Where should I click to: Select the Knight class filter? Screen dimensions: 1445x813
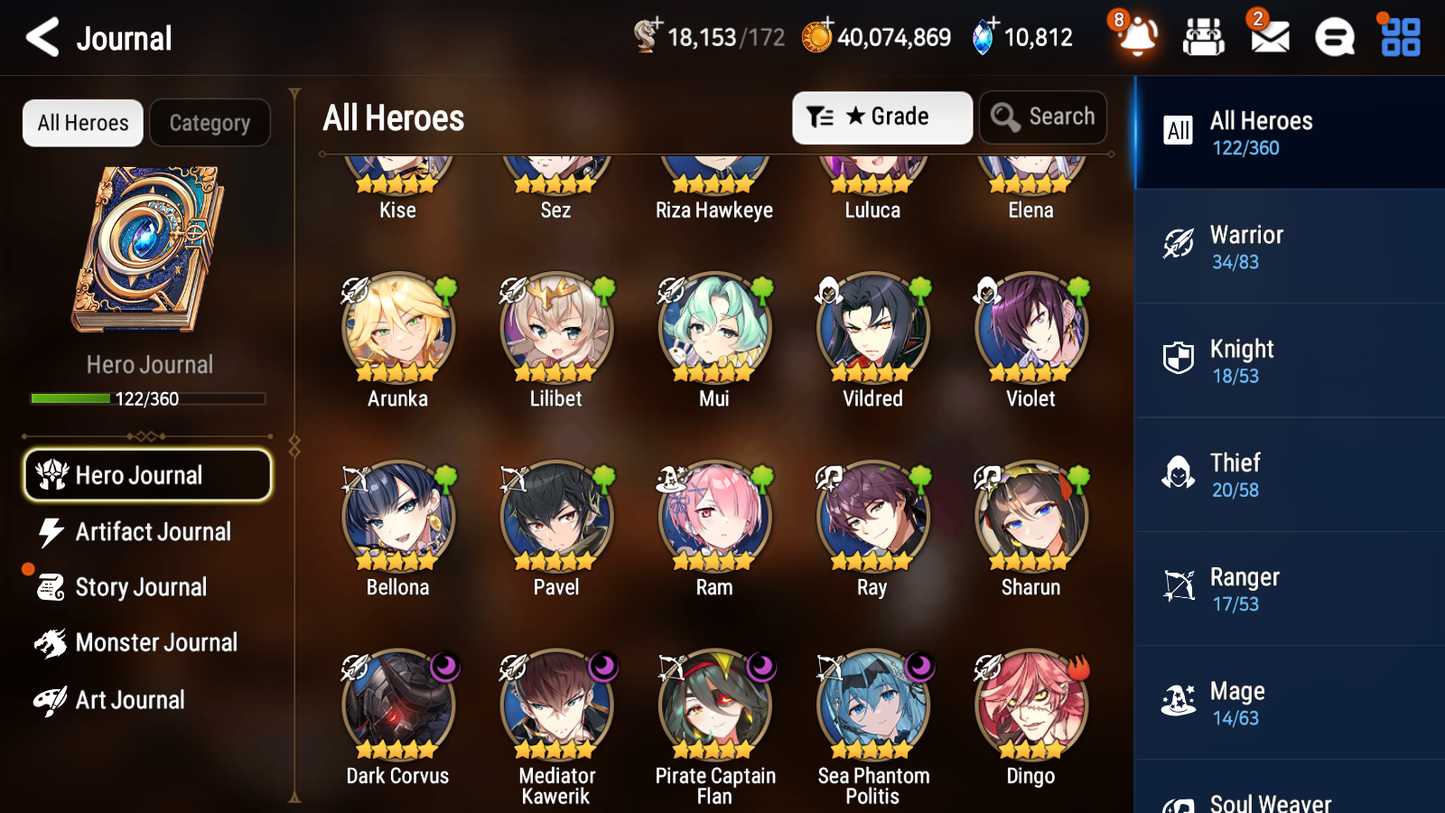pos(1289,360)
